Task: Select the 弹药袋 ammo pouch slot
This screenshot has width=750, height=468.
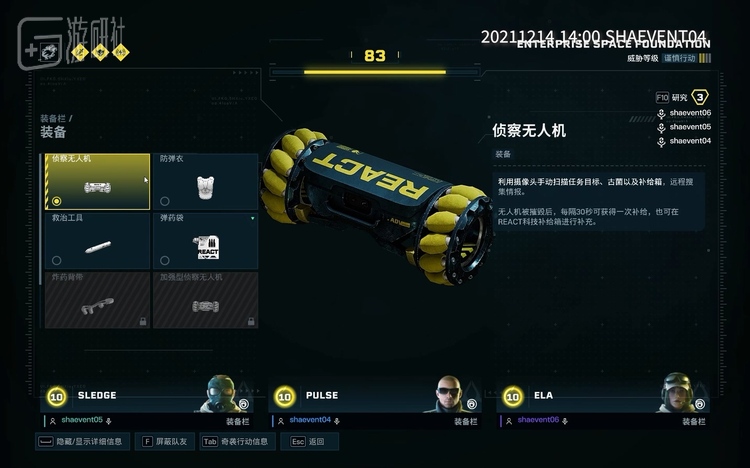Action: (205, 240)
